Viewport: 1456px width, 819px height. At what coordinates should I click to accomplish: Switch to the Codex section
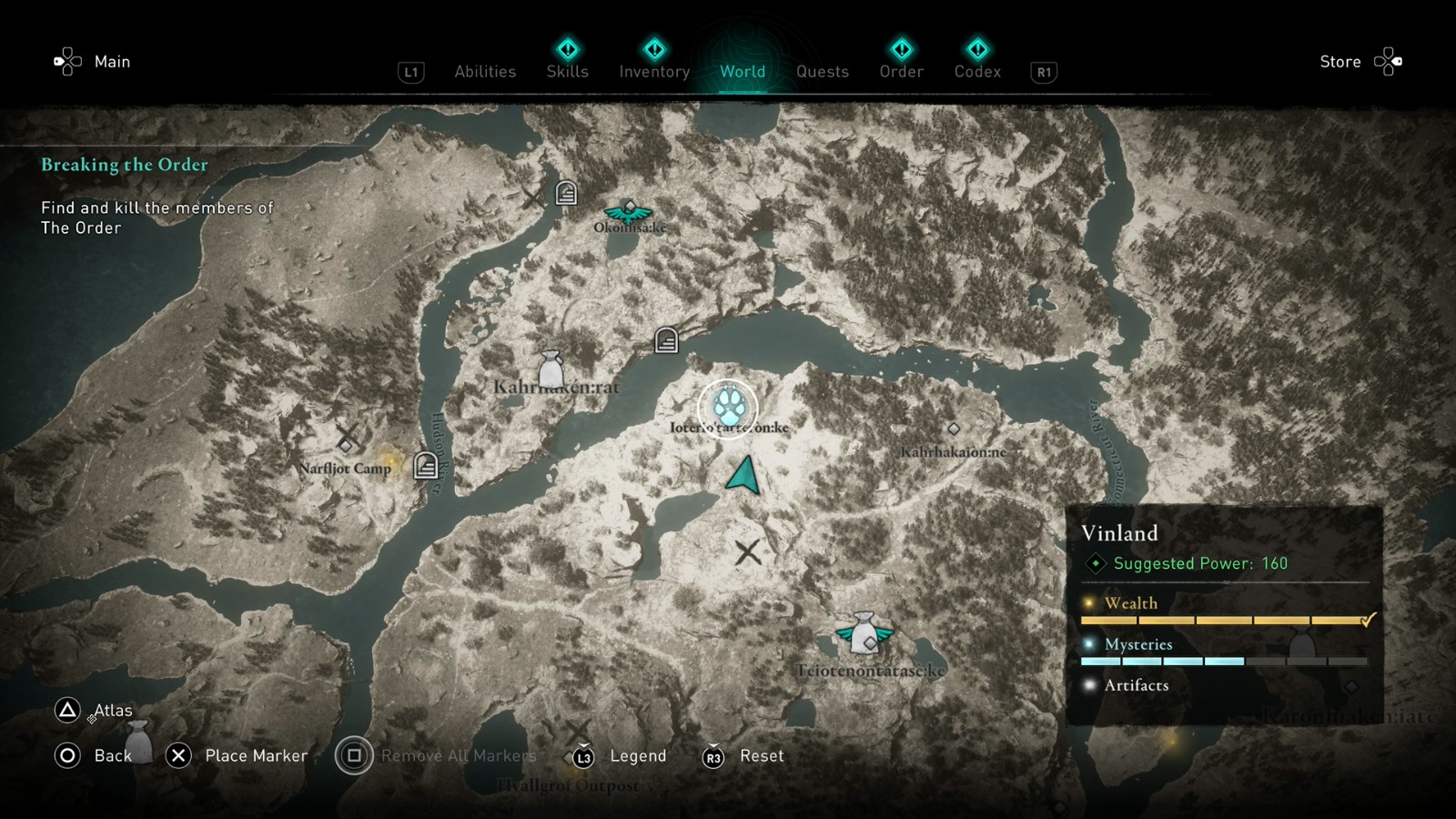tap(977, 71)
